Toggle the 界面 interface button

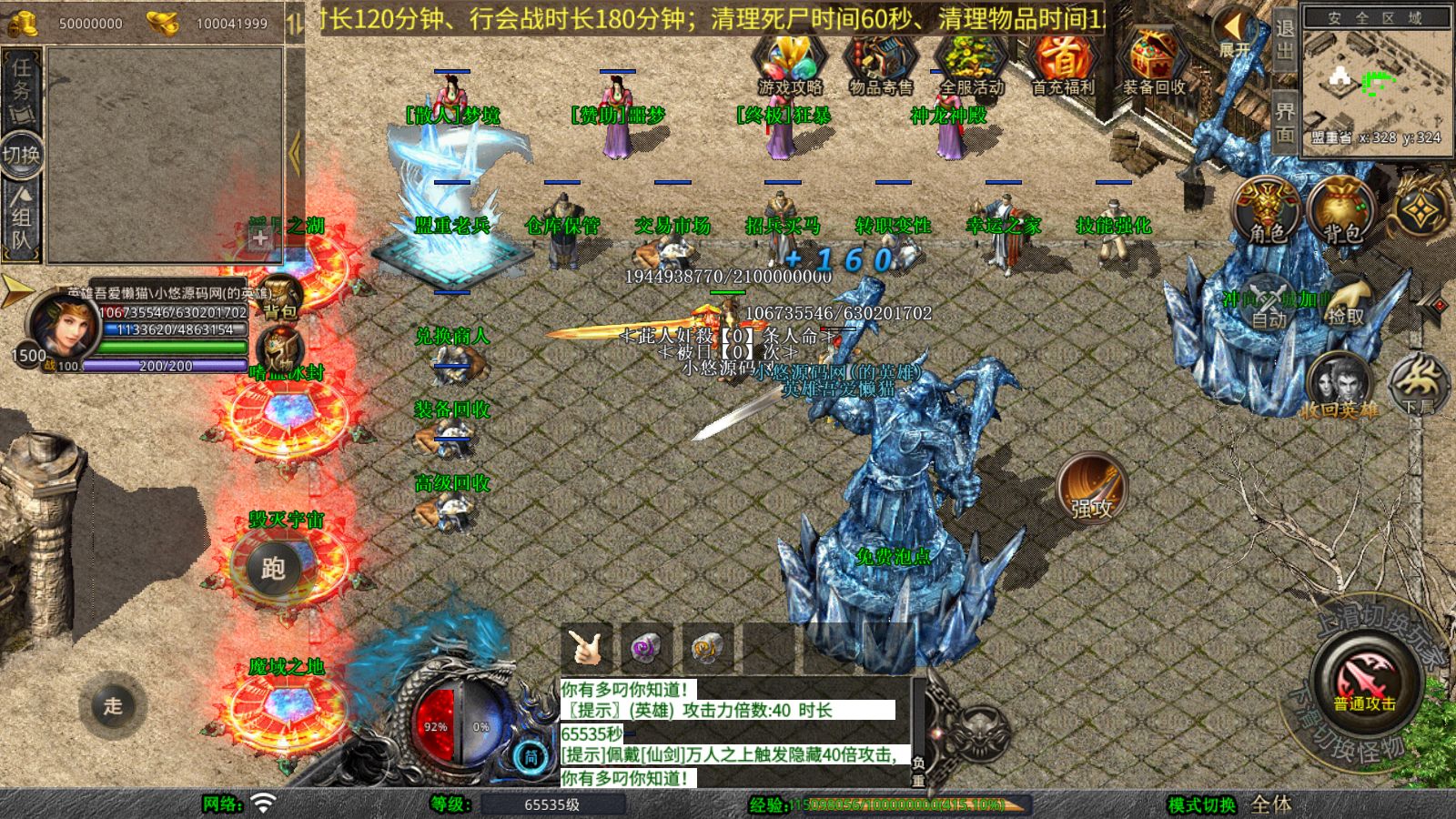pos(1284,122)
